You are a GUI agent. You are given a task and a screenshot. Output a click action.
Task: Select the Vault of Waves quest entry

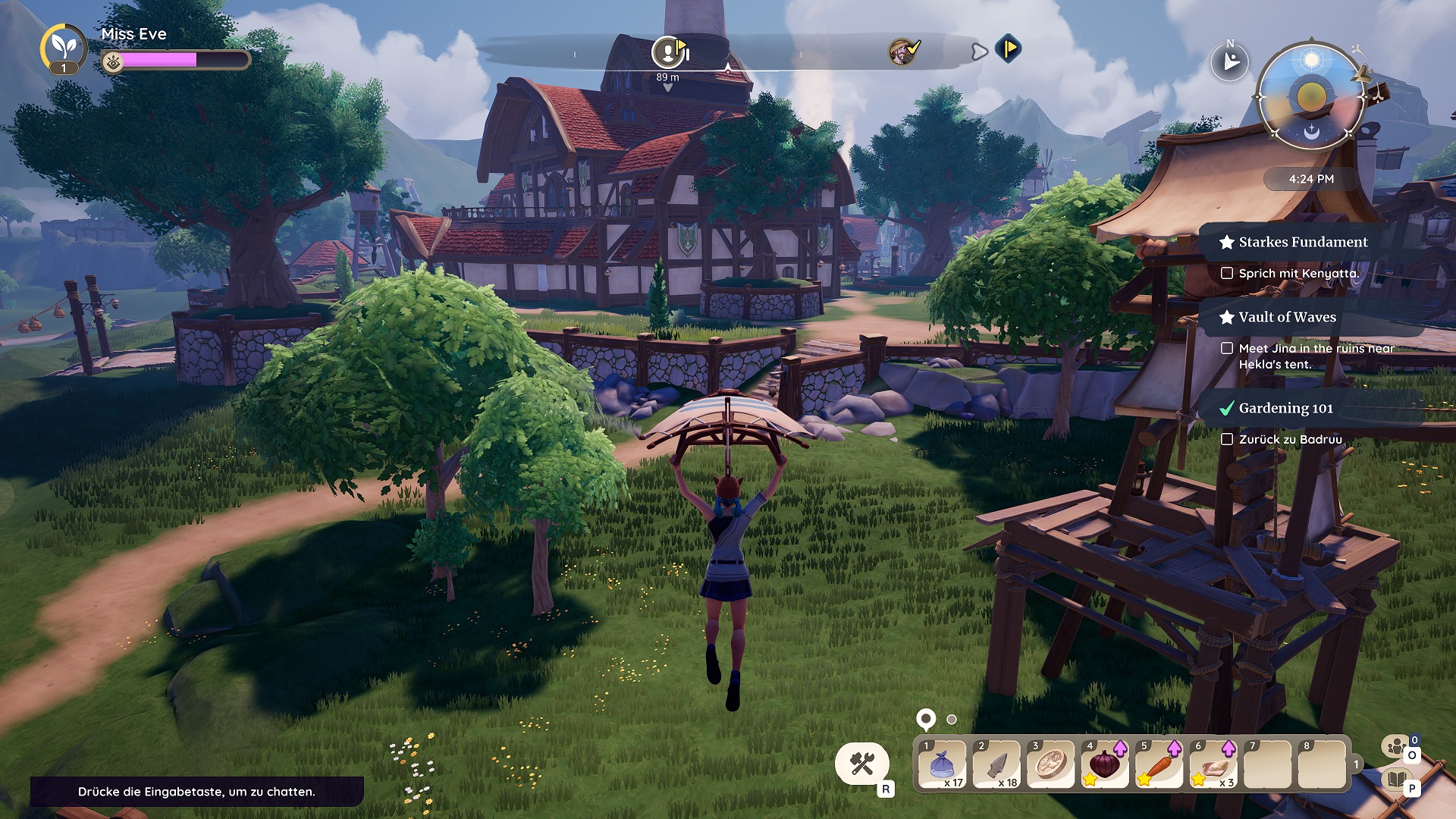(1287, 317)
